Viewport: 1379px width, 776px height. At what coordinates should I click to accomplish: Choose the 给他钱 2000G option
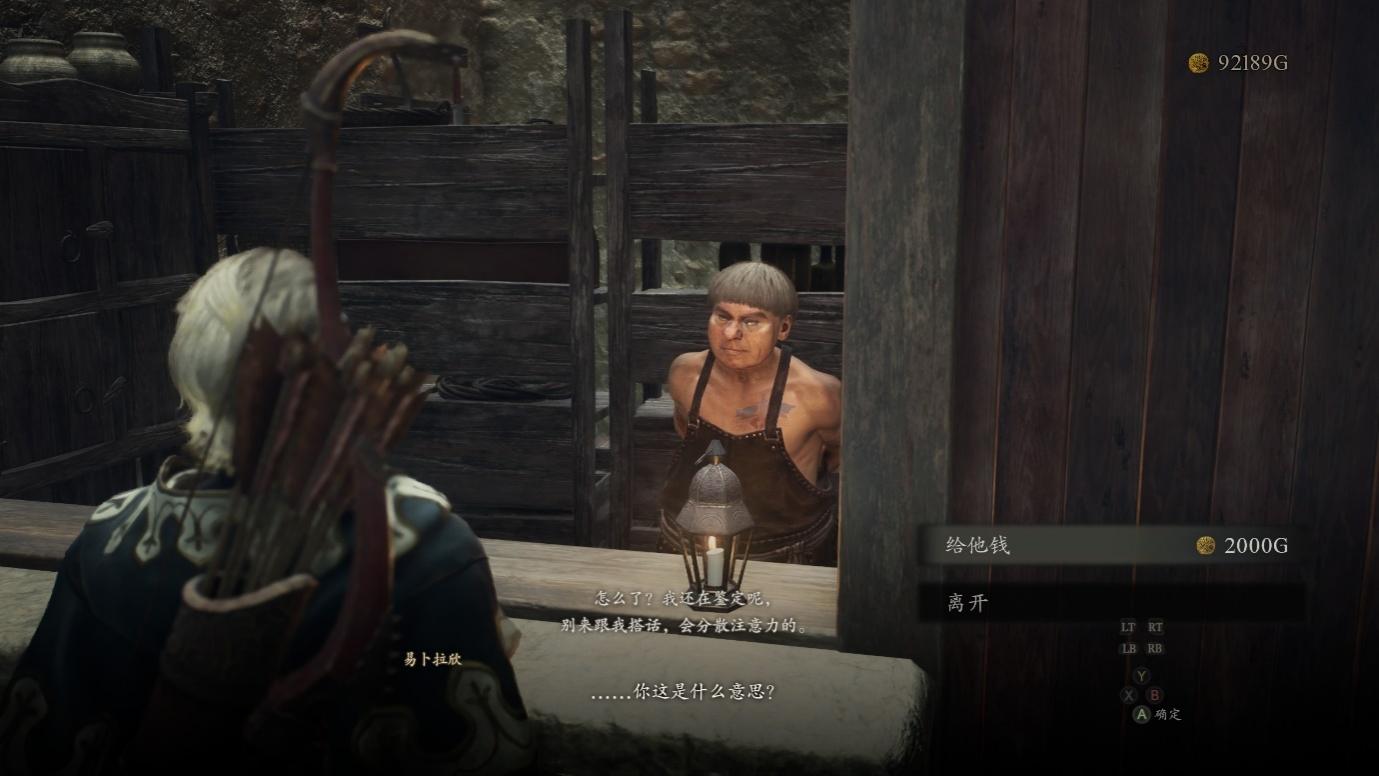tap(1110, 545)
